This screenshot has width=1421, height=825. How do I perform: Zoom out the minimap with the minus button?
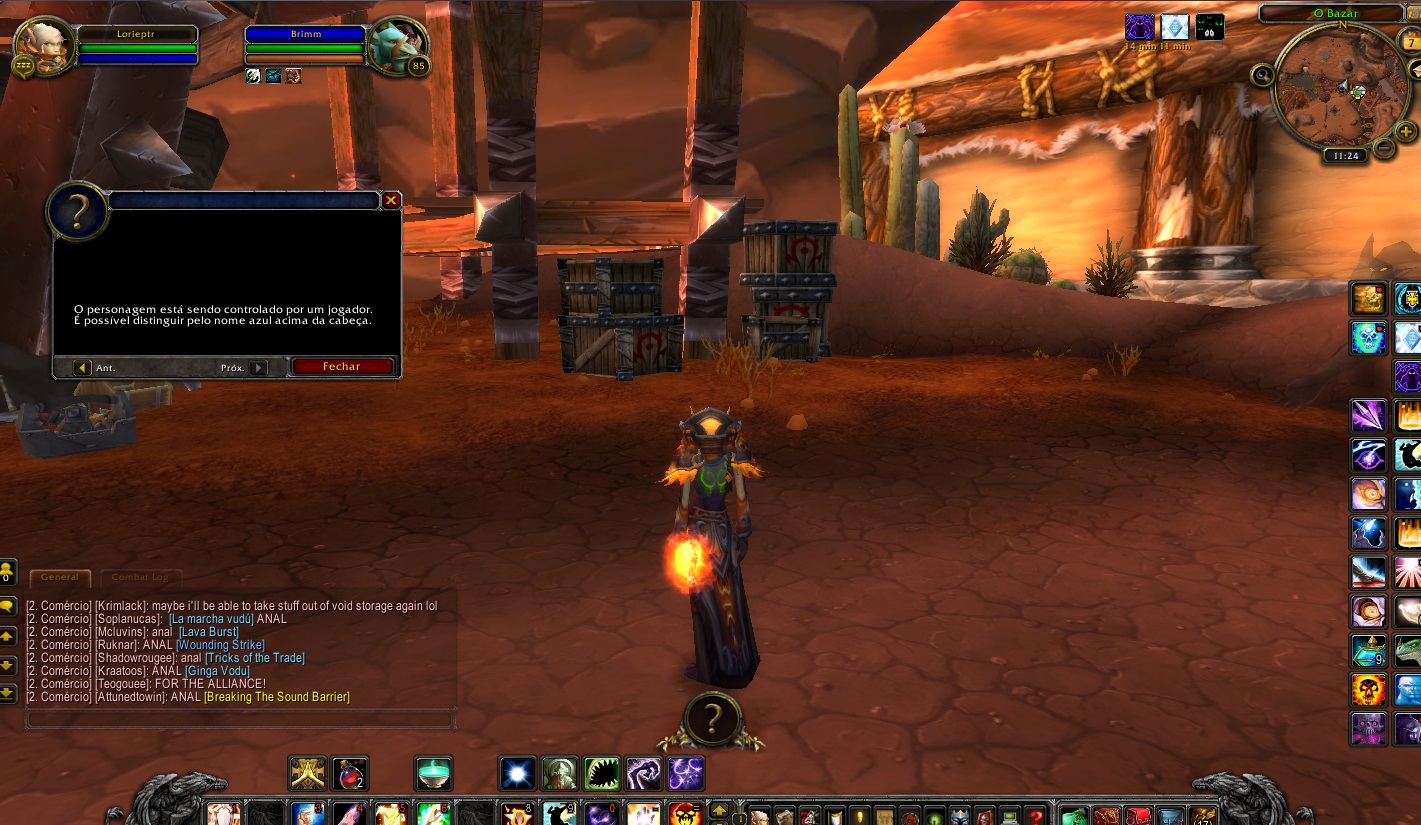tap(1384, 149)
